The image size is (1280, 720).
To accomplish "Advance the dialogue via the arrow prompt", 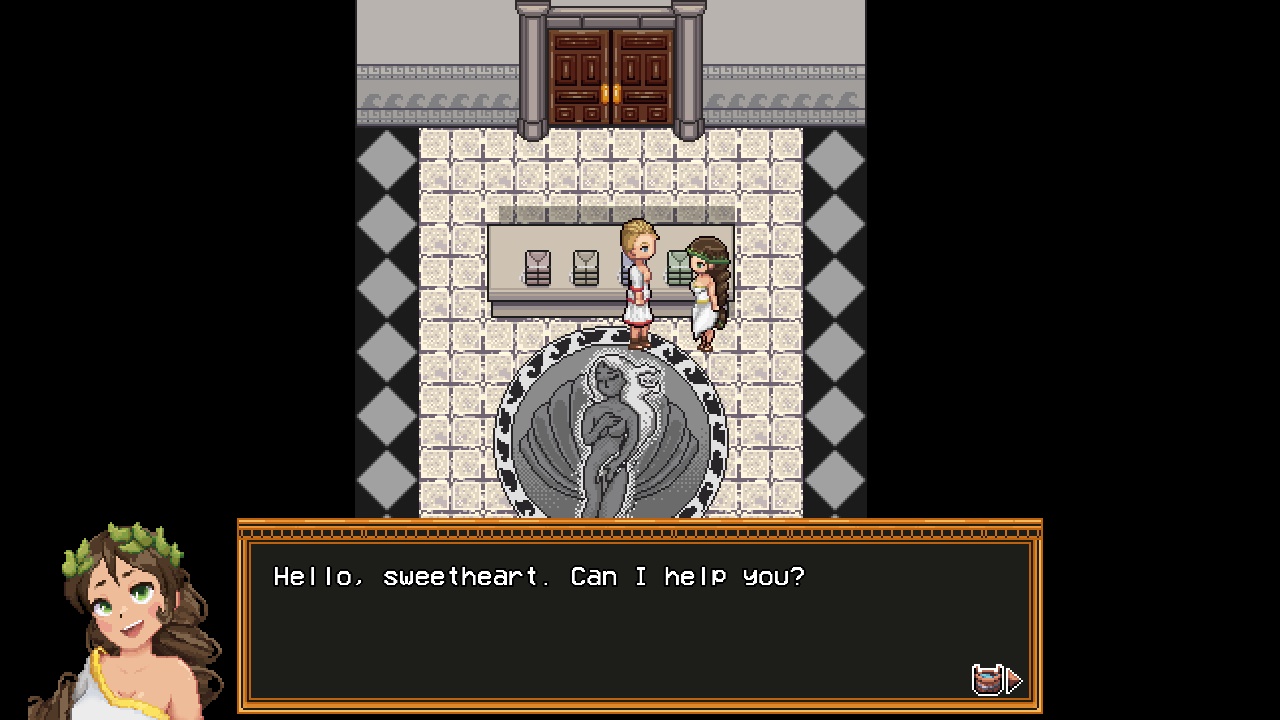I will tap(1013, 680).
